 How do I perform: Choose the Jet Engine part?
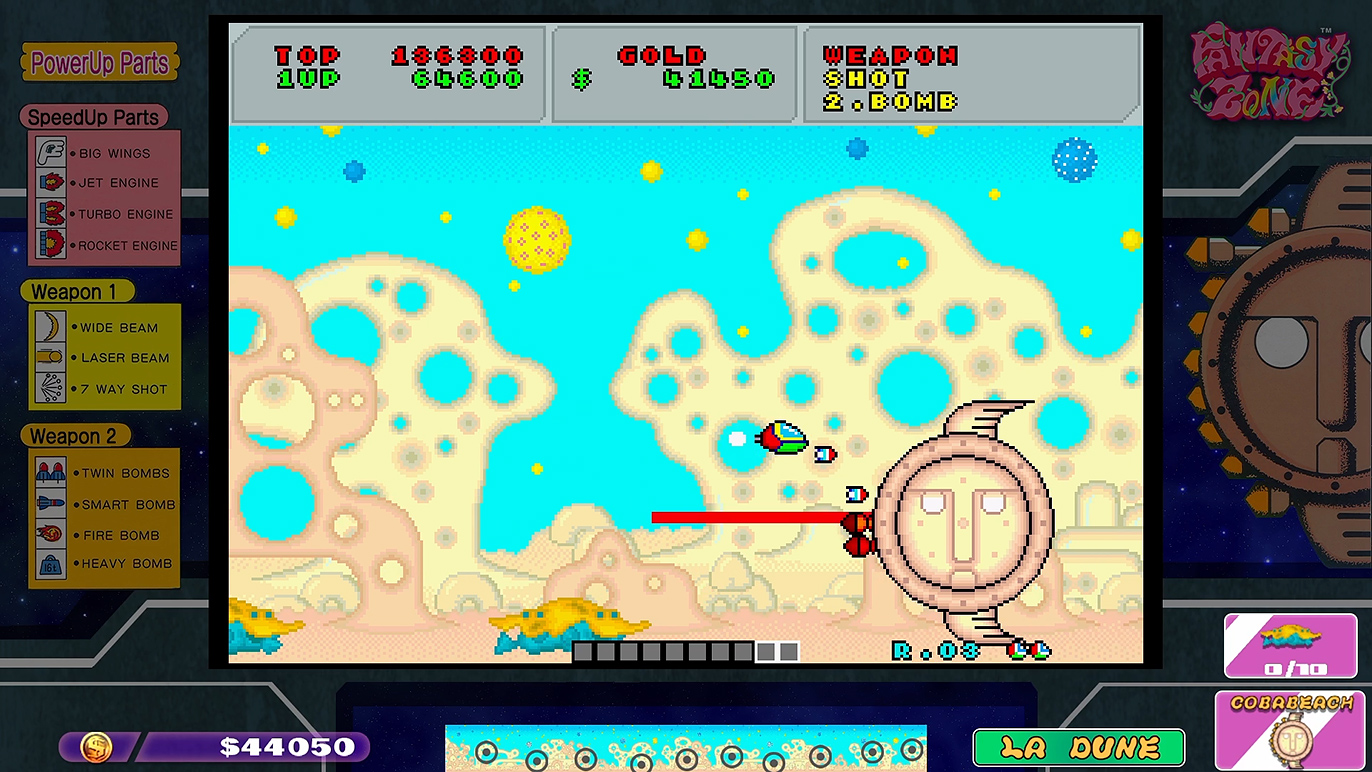click(x=105, y=183)
